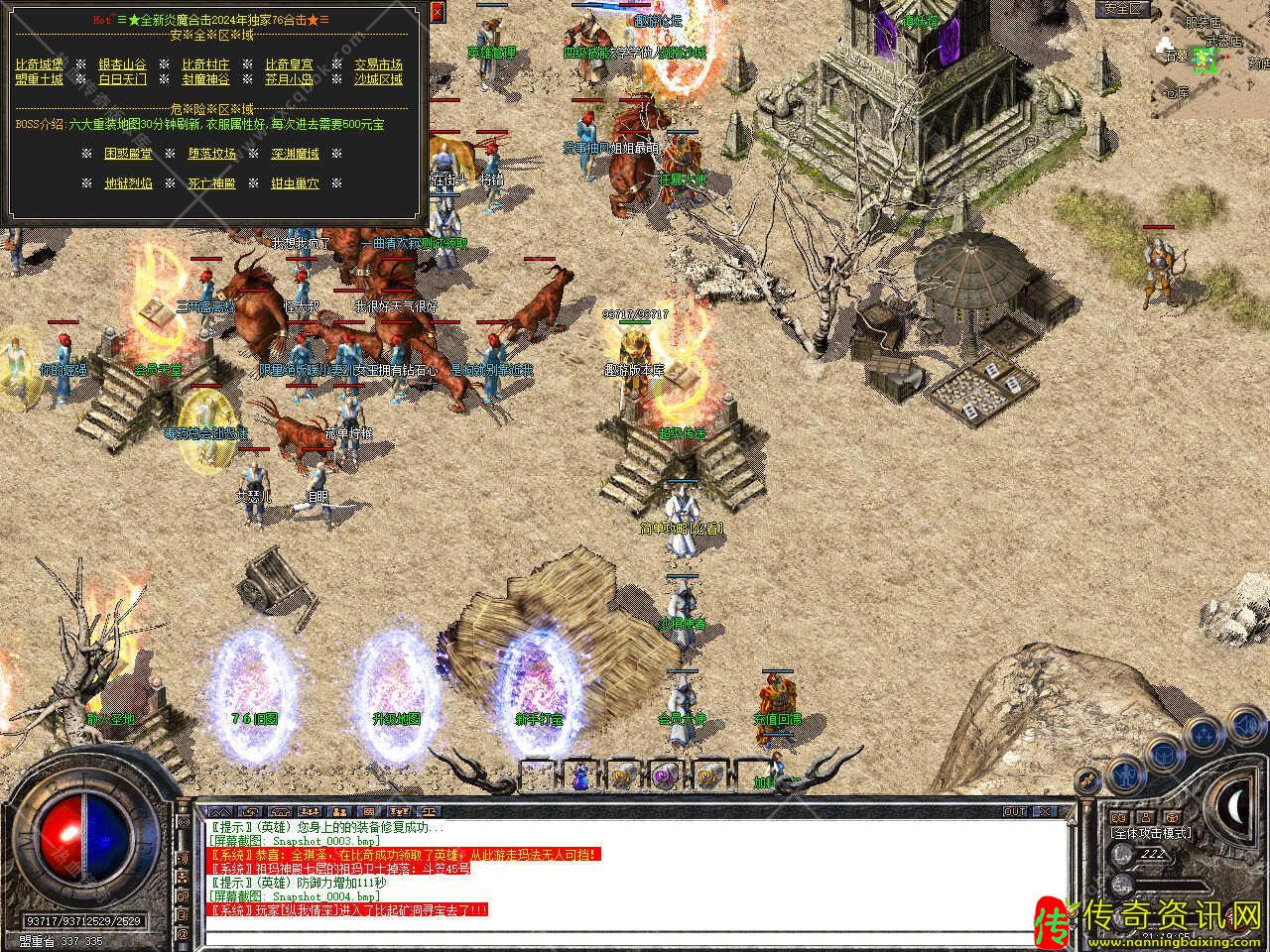The image size is (1270, 952).
Task: Choose the 比奇村庄 teleport link
Action: click(205, 64)
